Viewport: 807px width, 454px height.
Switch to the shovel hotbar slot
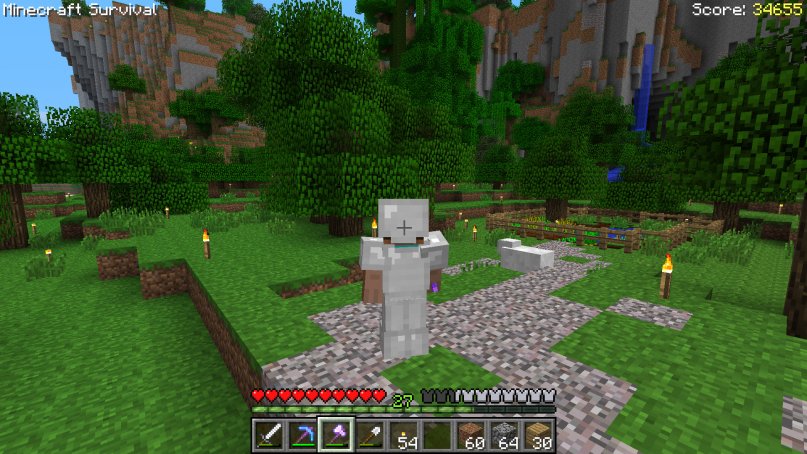(369, 436)
